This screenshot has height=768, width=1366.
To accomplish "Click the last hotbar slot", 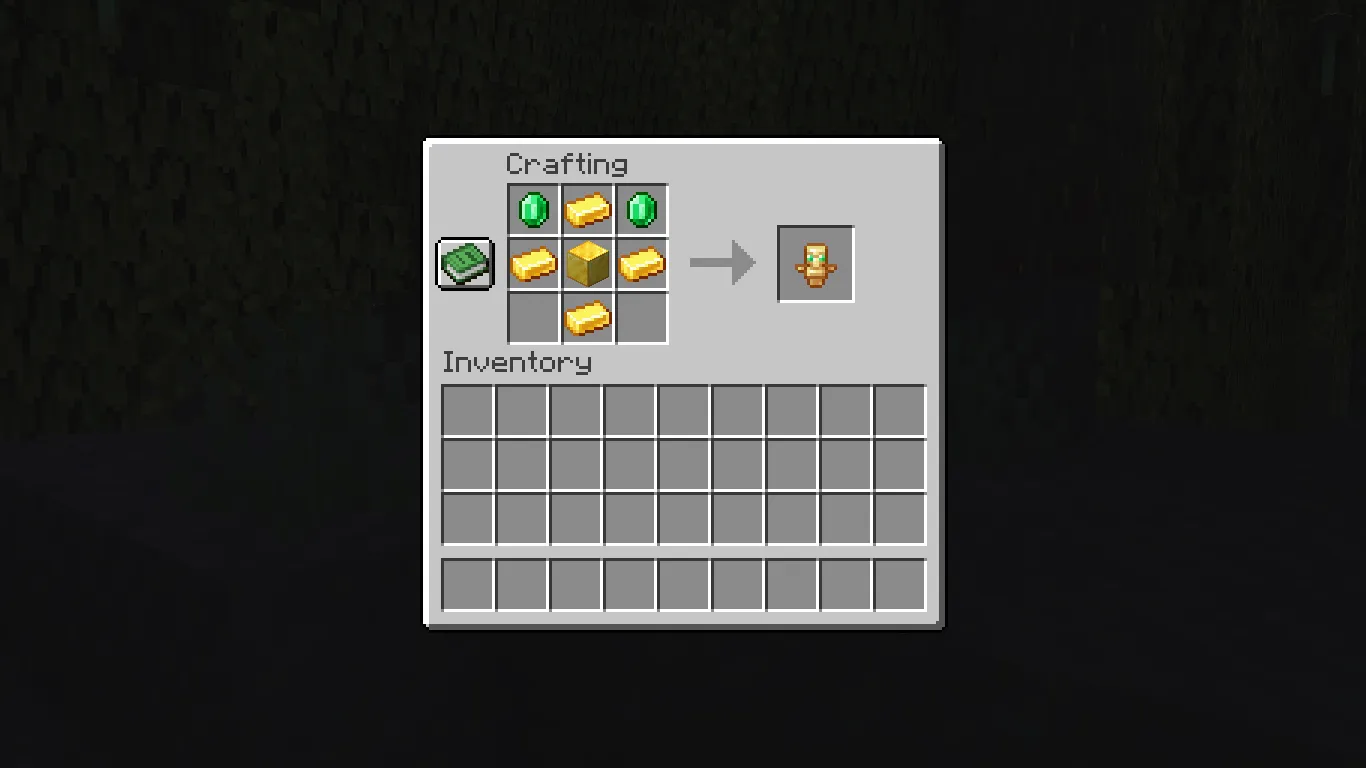I will click(x=899, y=585).
